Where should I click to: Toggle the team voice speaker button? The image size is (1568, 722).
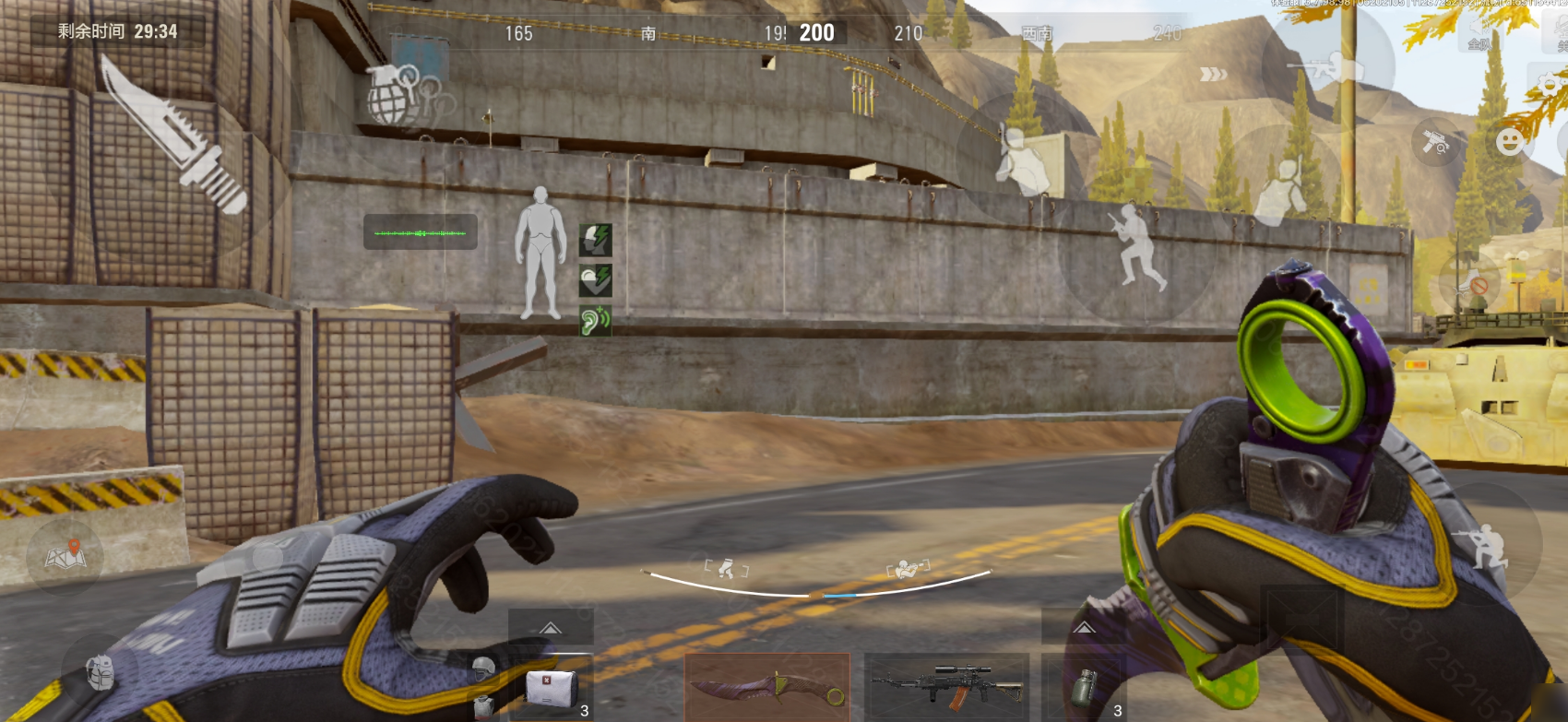tap(1479, 39)
